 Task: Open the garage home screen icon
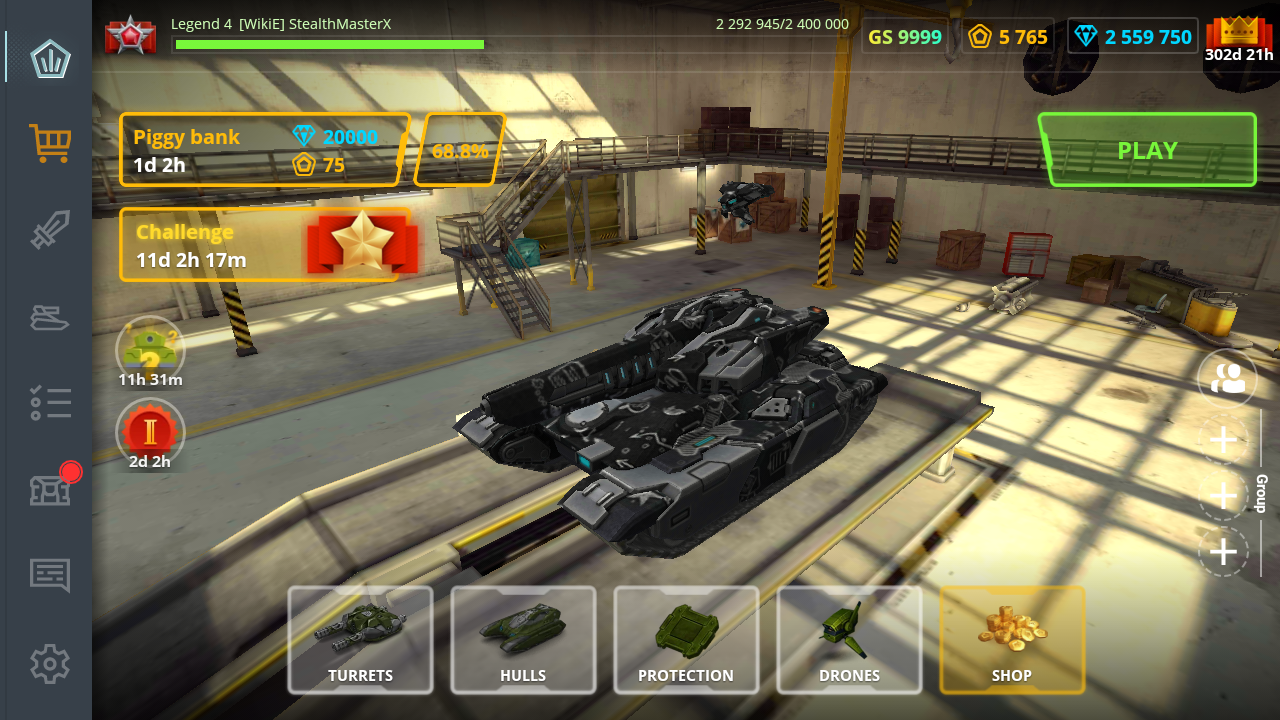tap(49, 59)
